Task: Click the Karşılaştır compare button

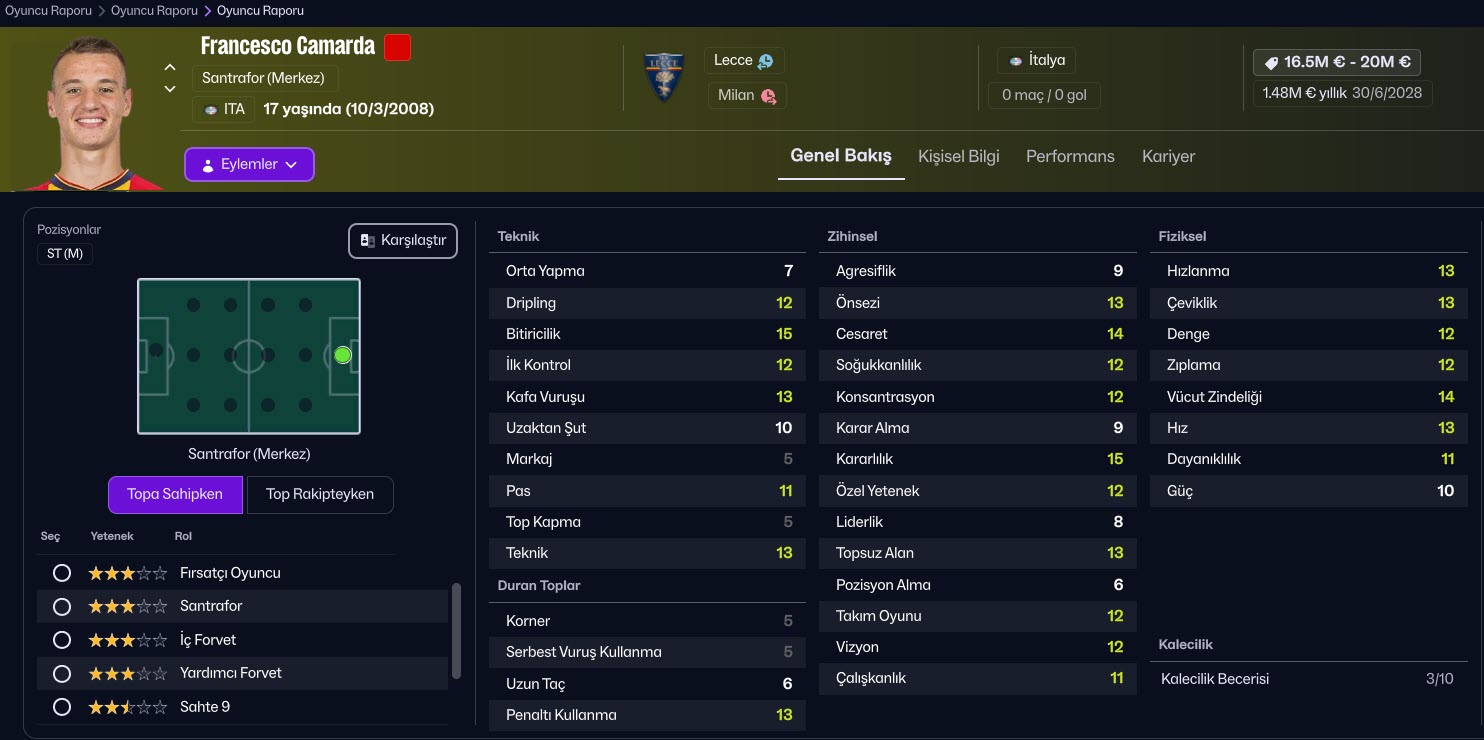Action: (403, 240)
